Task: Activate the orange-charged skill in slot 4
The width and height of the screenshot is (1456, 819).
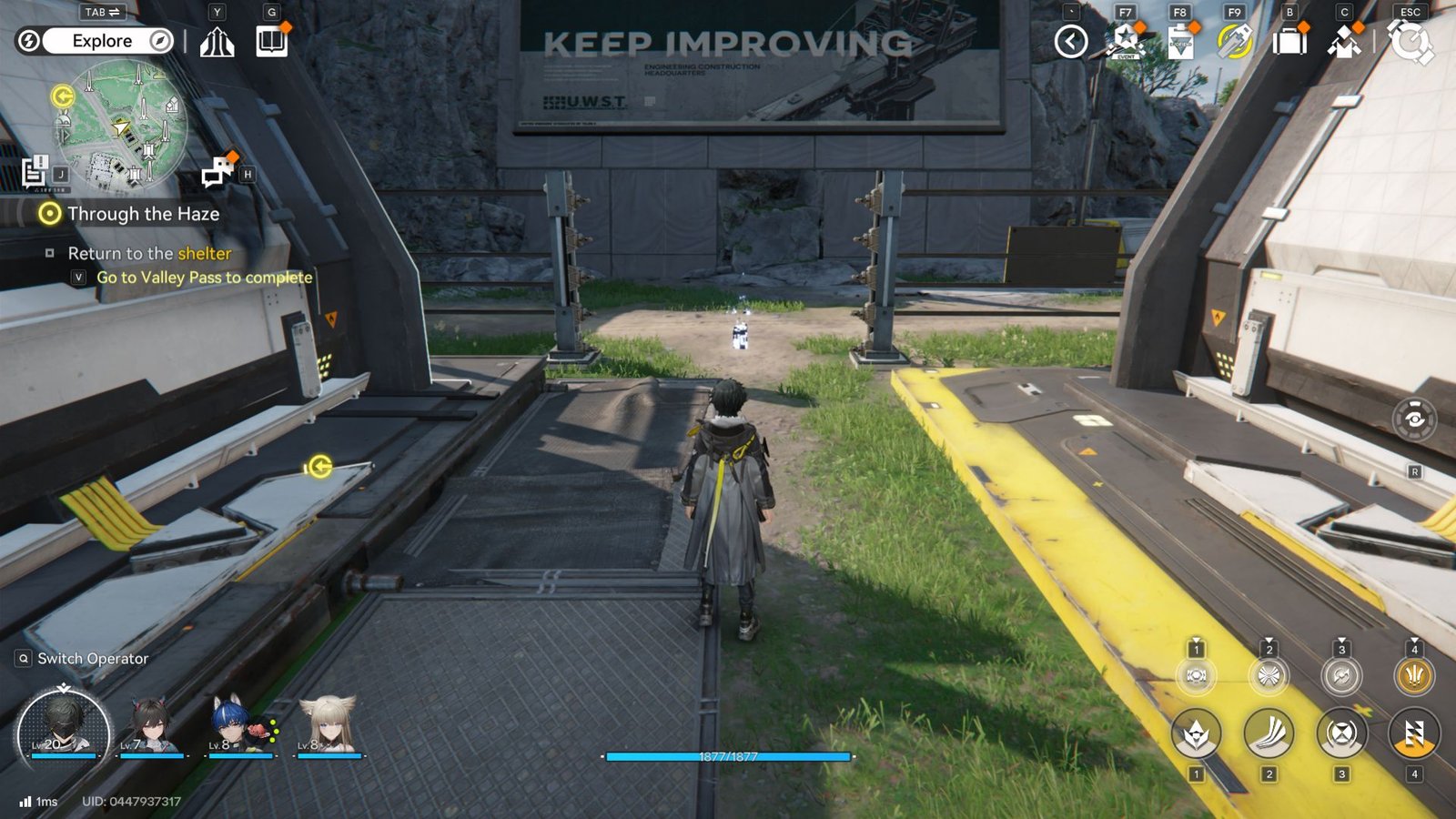Action: (x=1413, y=734)
